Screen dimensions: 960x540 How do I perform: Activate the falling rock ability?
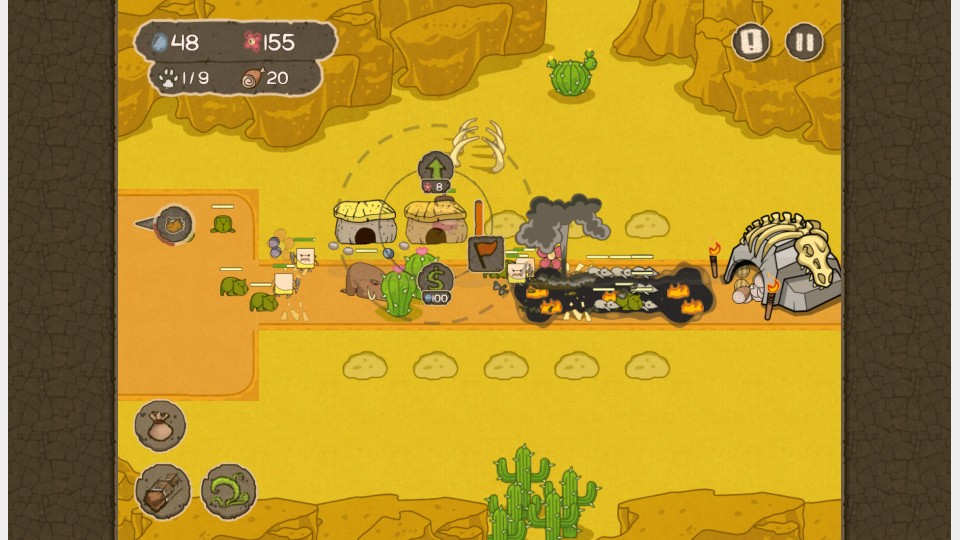pyautogui.click(x=163, y=491)
